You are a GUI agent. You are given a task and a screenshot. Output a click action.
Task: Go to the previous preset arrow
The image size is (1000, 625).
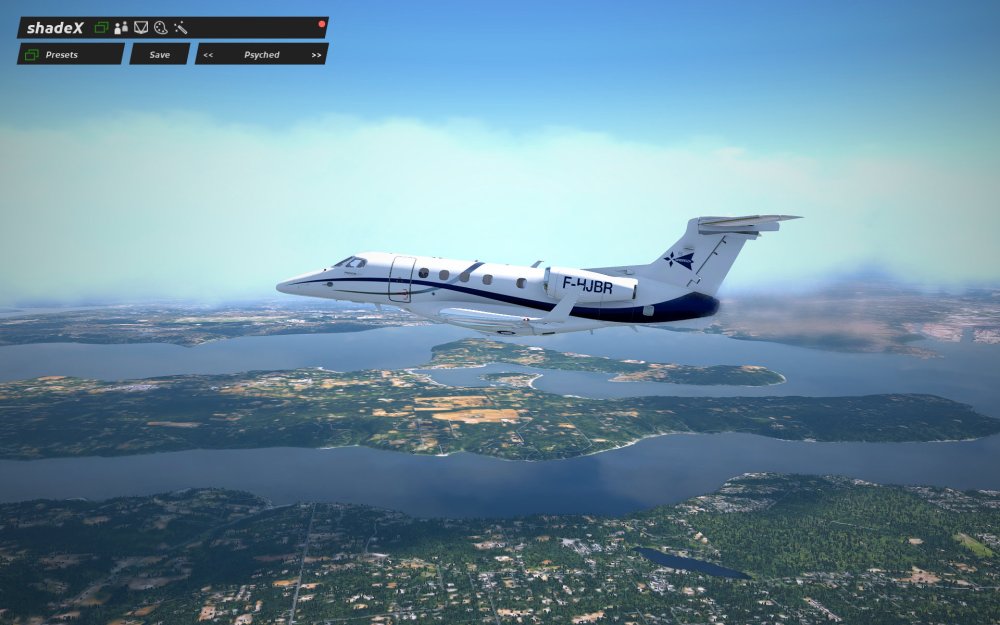[208, 55]
